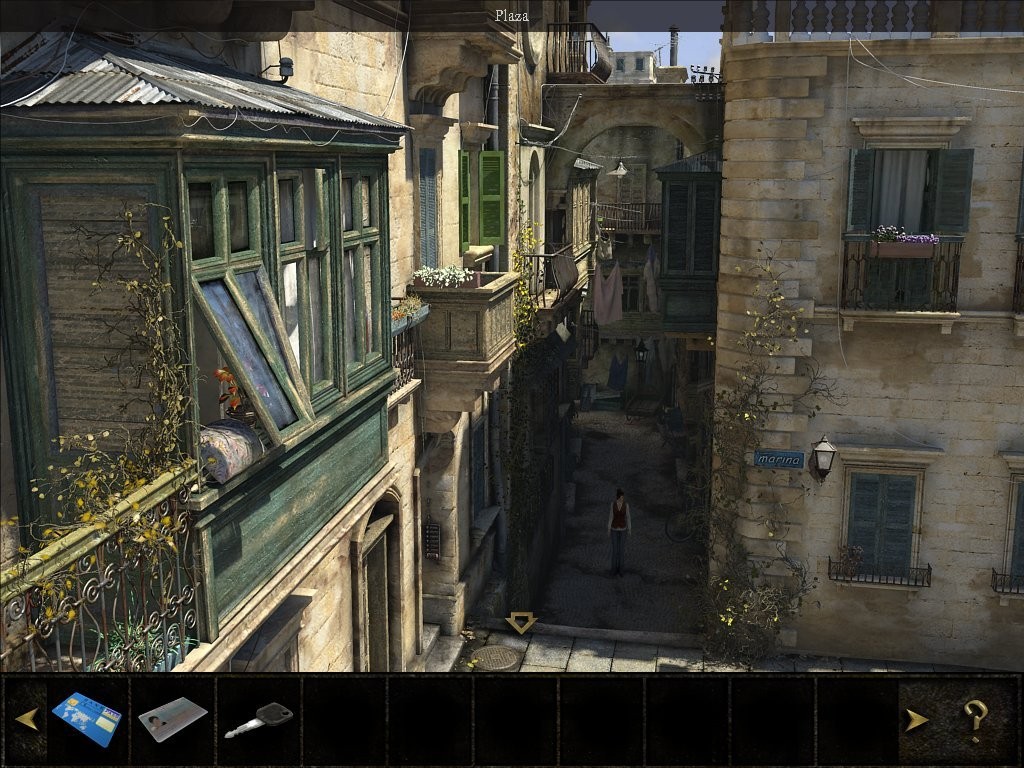This screenshot has width=1024, height=768.
Task: Choose the car key inventory item
Action: pyautogui.click(x=258, y=719)
